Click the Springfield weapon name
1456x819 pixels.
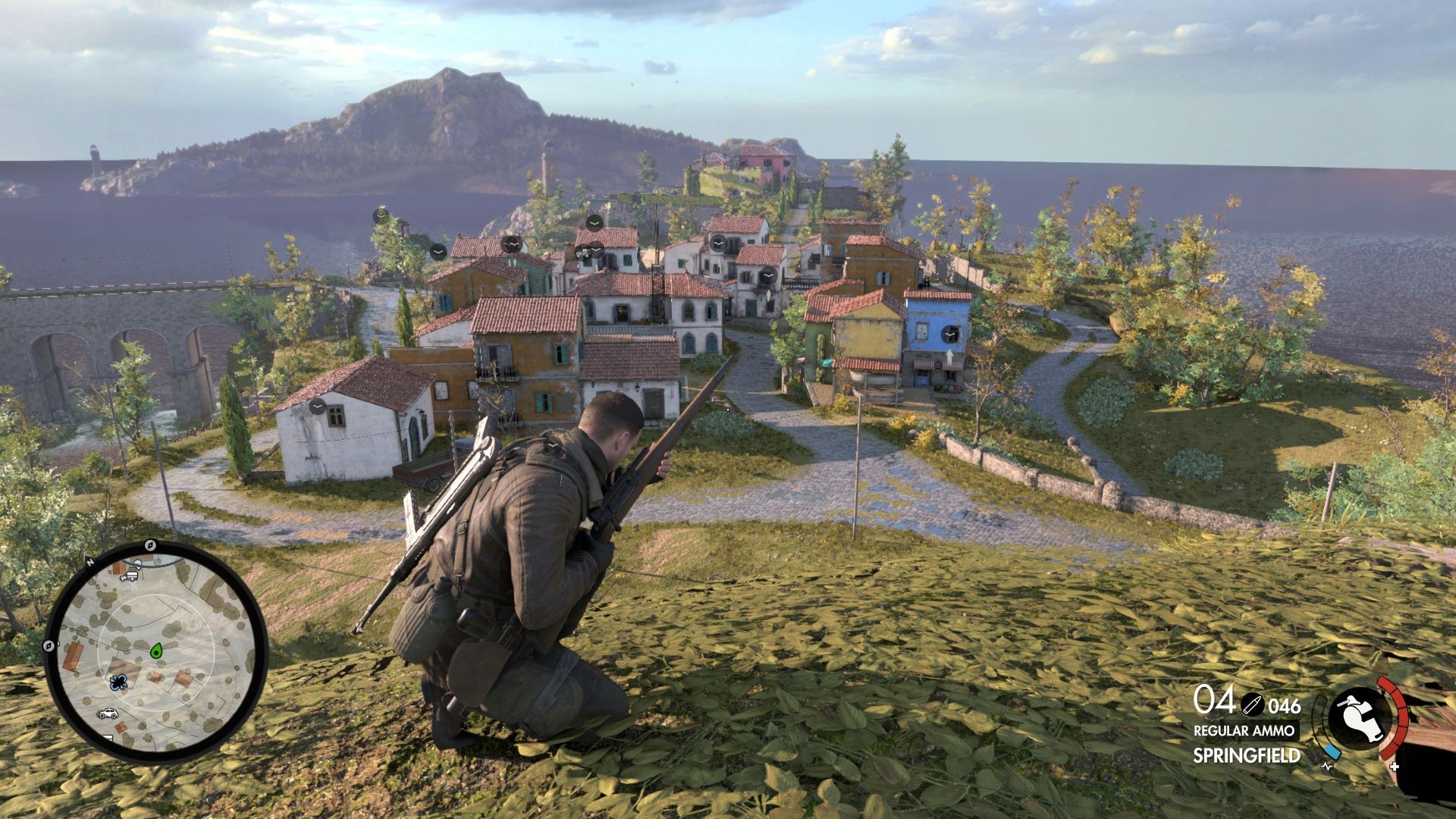1246,755
